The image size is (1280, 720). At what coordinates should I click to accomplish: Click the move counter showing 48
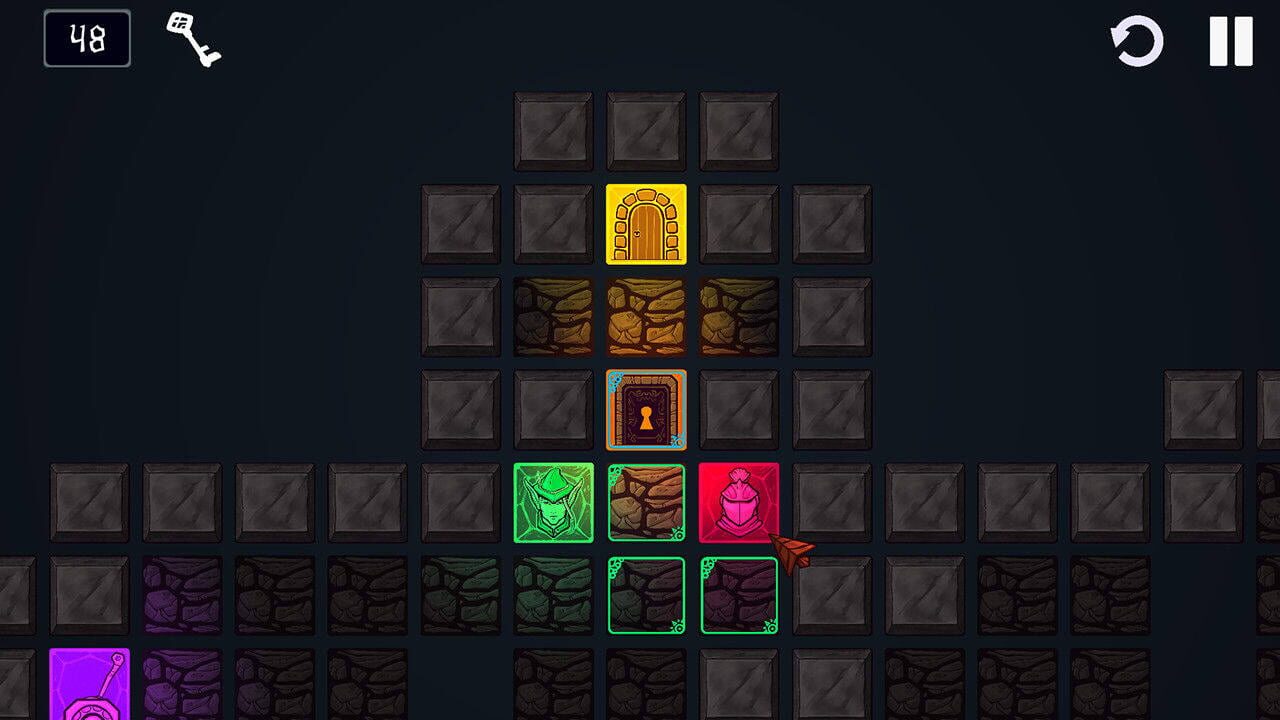86,40
